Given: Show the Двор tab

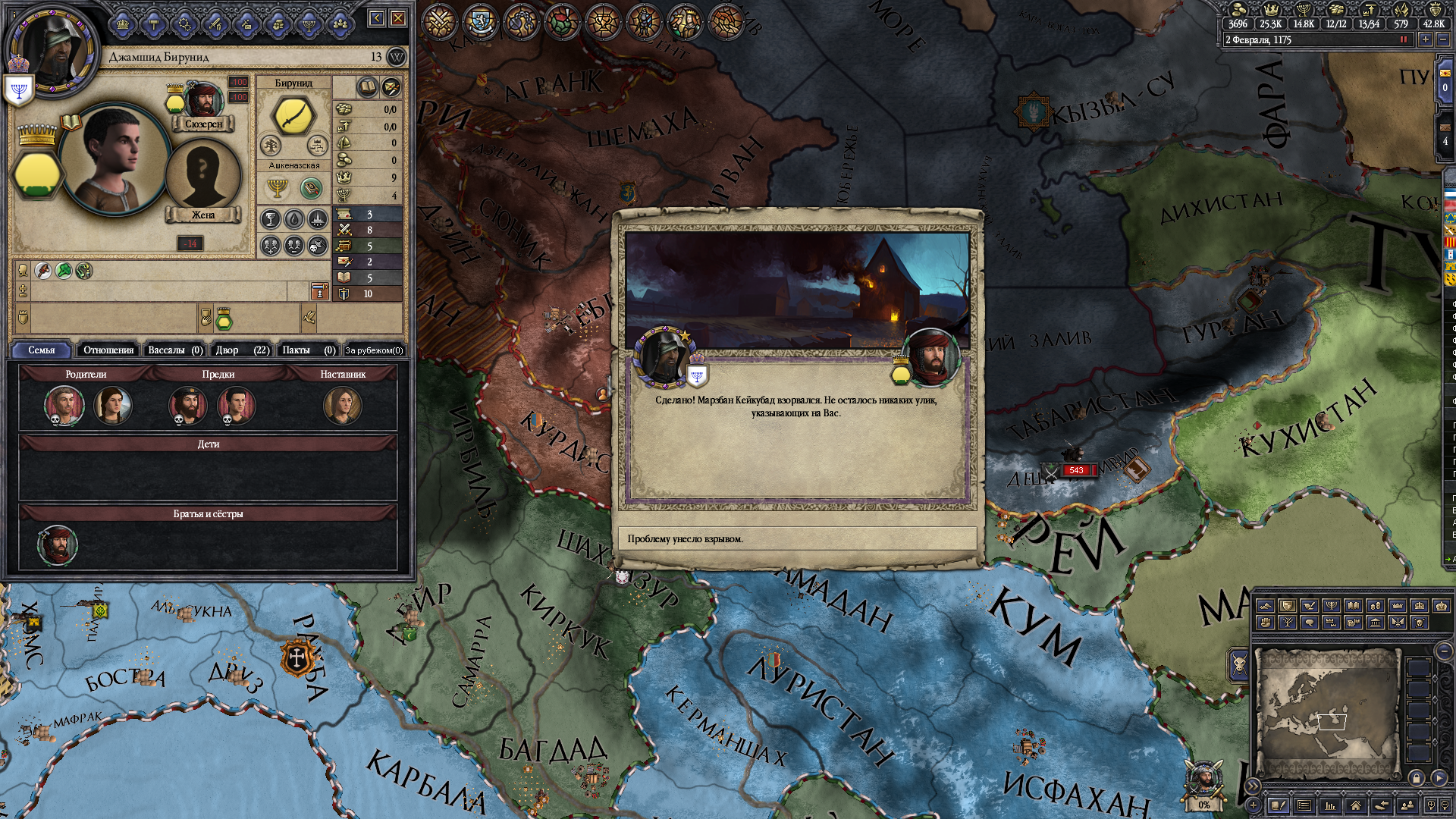Looking at the screenshot, I should tap(241, 350).
